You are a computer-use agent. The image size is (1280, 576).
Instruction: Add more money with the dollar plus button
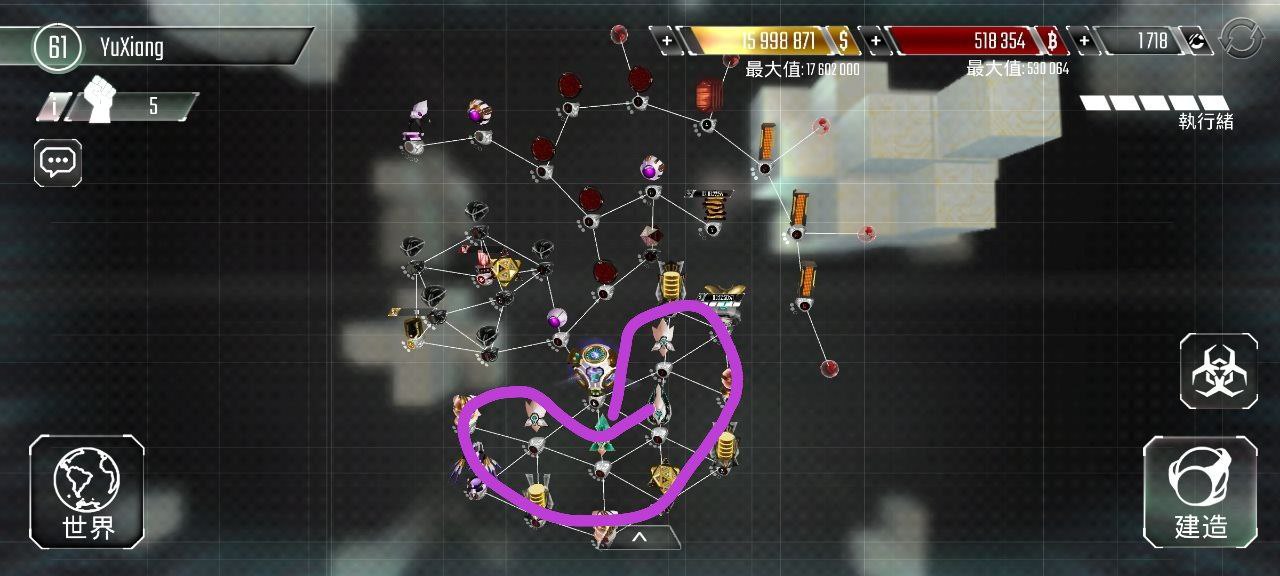667,41
